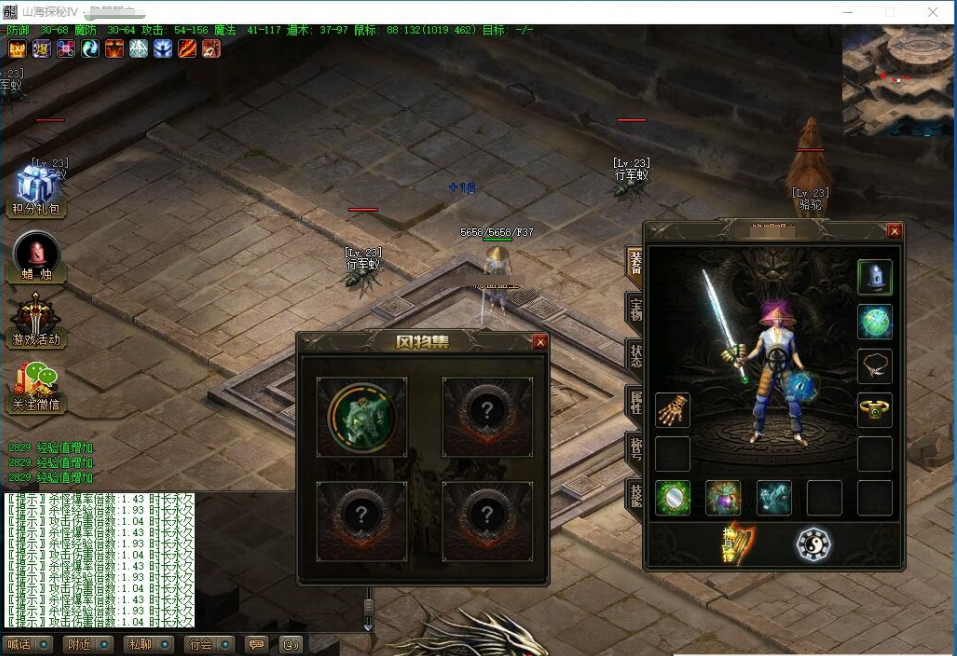
Task: Click the equipped helmet slot
Action: 874,277
